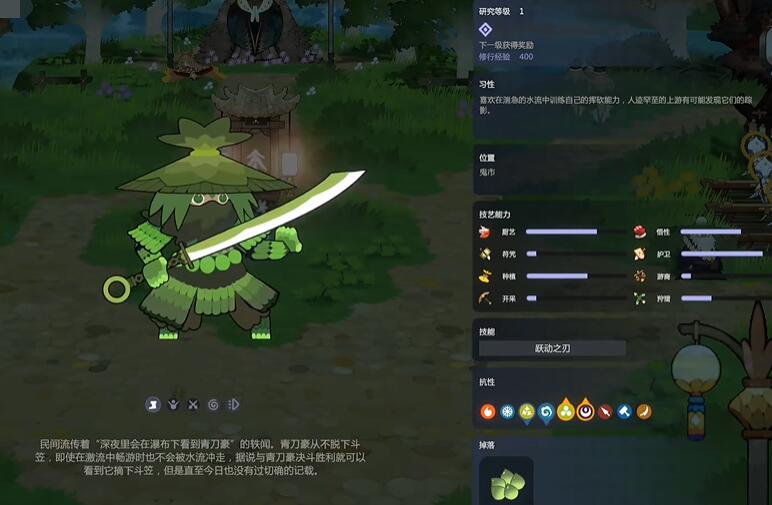Choose the crossed swords animation icon
Screen dimensions: 772x505
coord(193,404)
